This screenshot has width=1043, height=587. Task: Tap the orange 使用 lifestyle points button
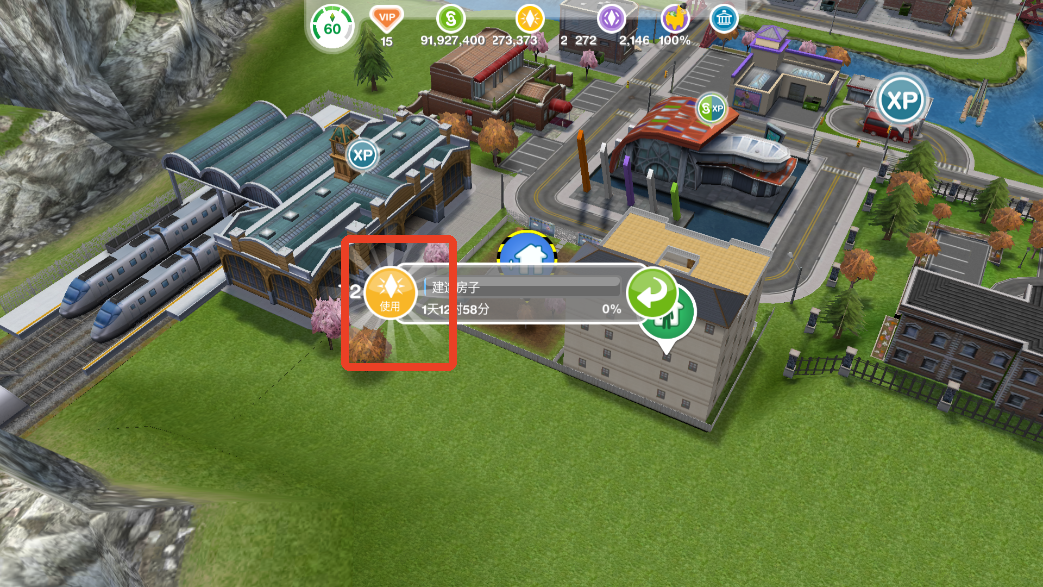(x=390, y=294)
